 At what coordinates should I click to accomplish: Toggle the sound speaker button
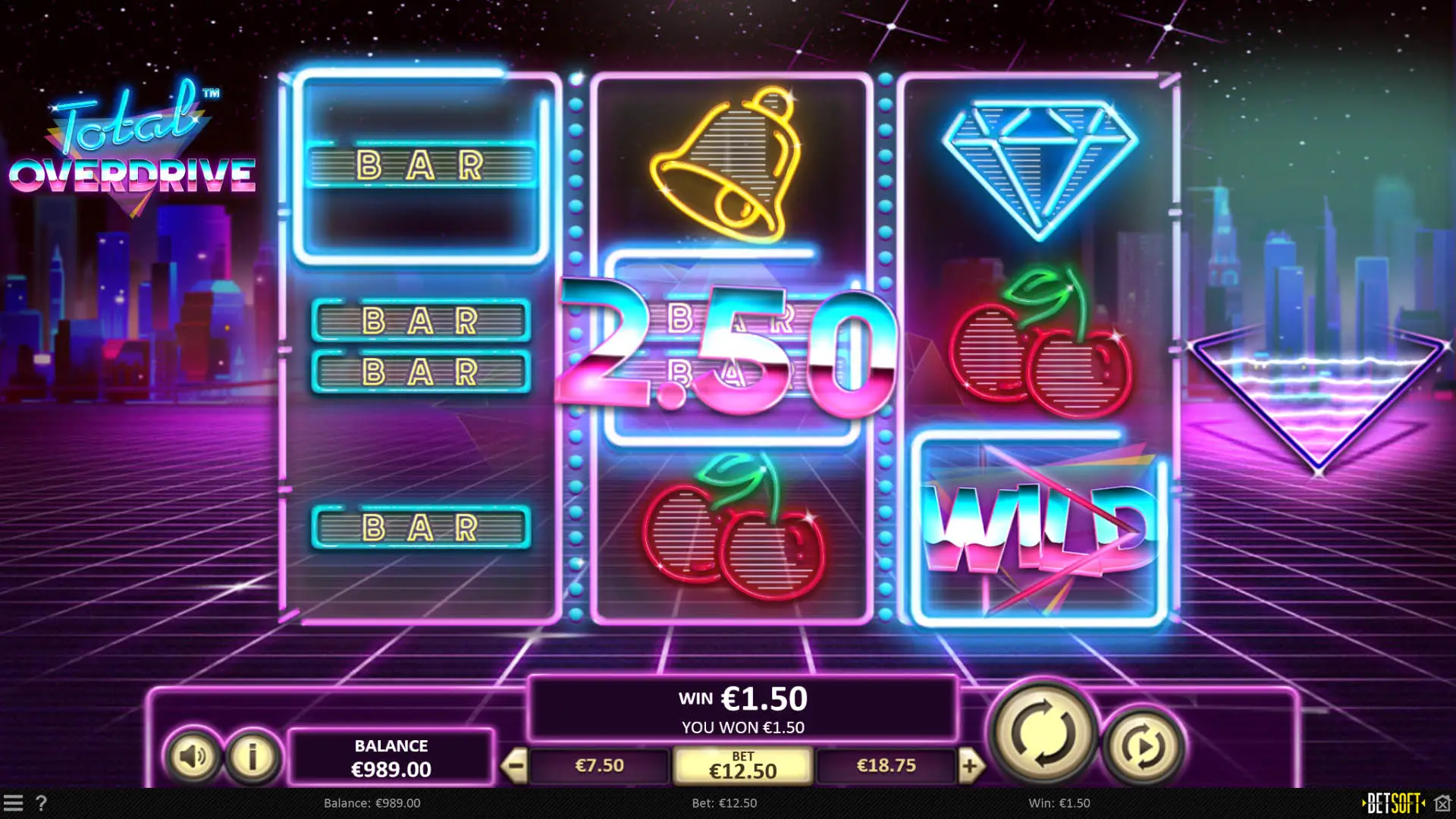tap(192, 755)
